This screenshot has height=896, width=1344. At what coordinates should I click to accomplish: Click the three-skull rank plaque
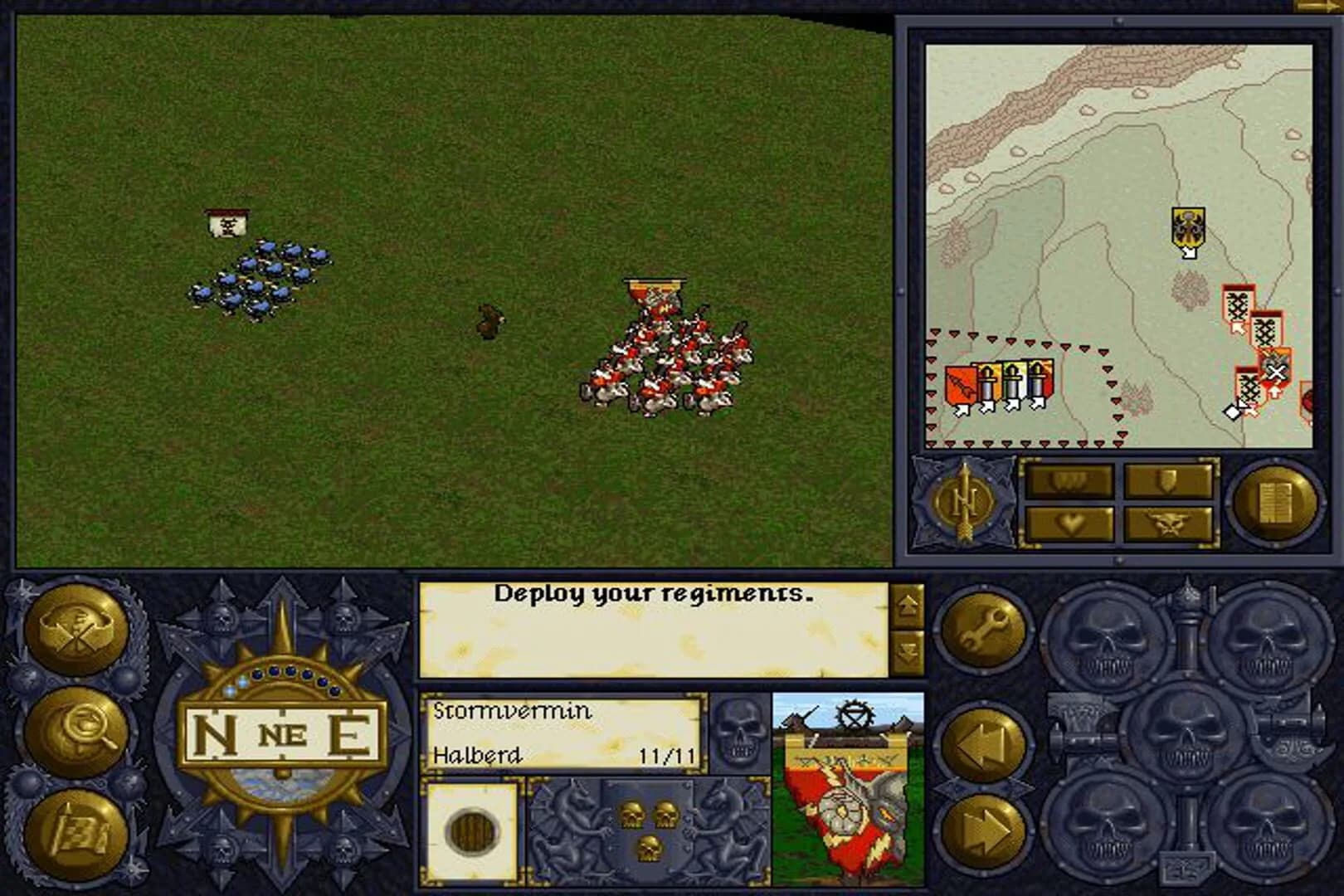pos(651,825)
